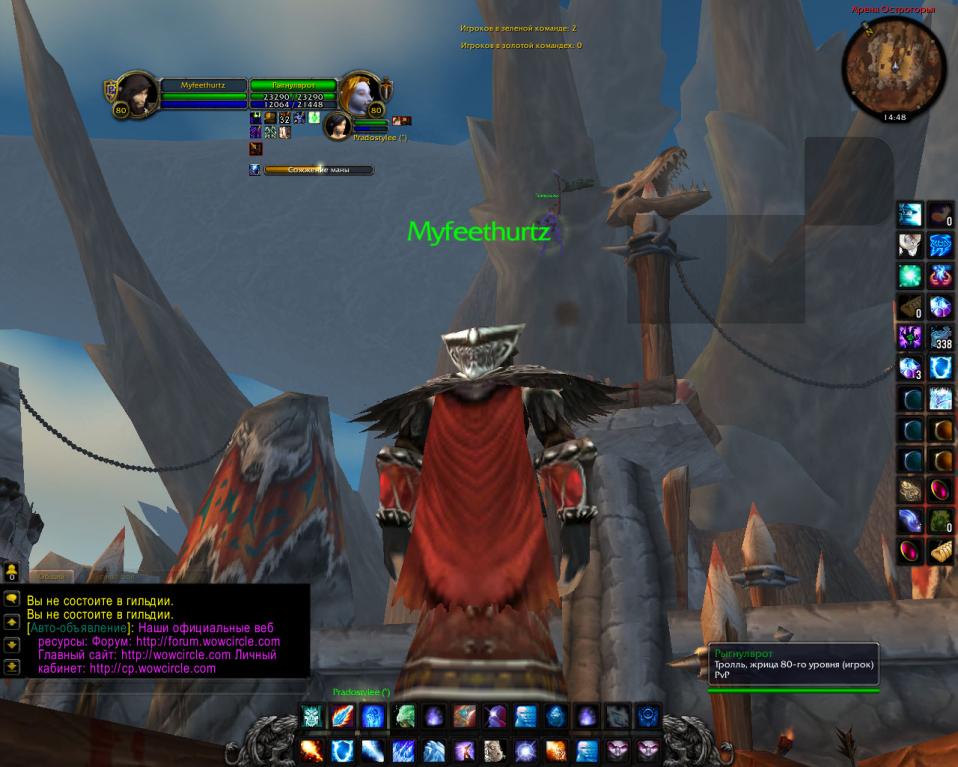Use the bread item on side bar
958x767 pixels.
click(x=940, y=551)
